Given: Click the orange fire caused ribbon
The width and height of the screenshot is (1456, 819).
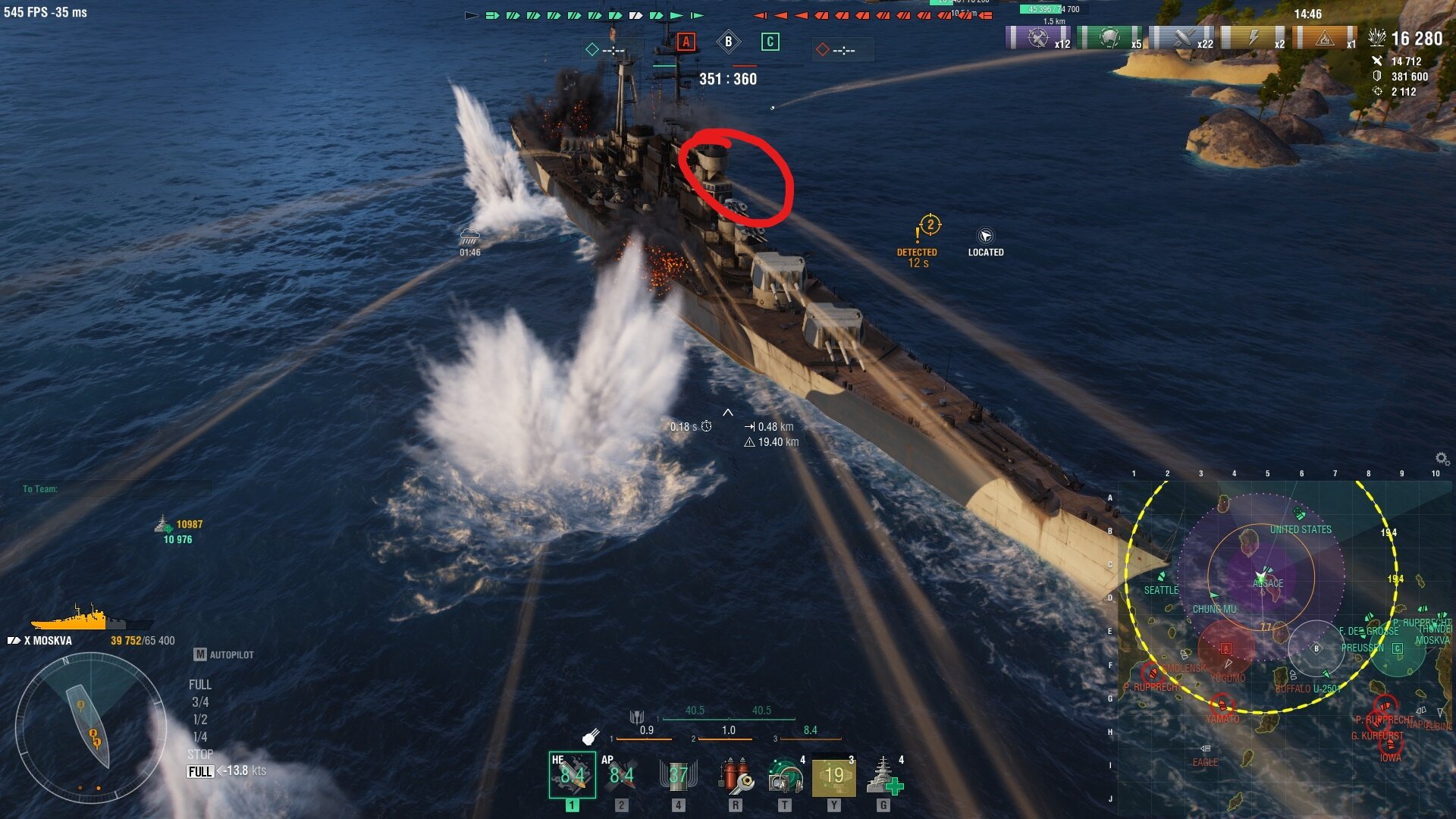Looking at the screenshot, I should coord(1325,38).
